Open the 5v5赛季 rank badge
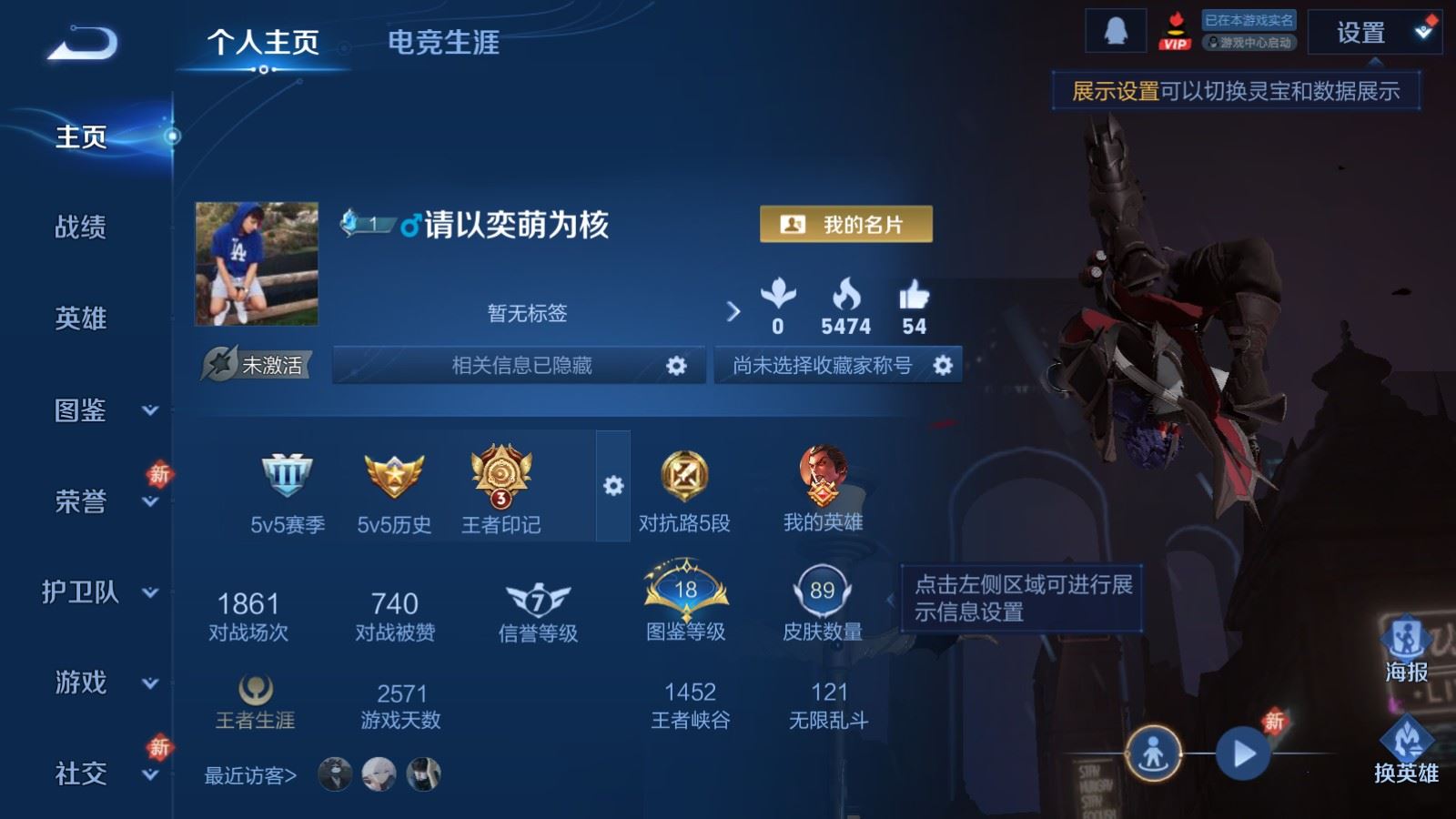 [x=285, y=478]
